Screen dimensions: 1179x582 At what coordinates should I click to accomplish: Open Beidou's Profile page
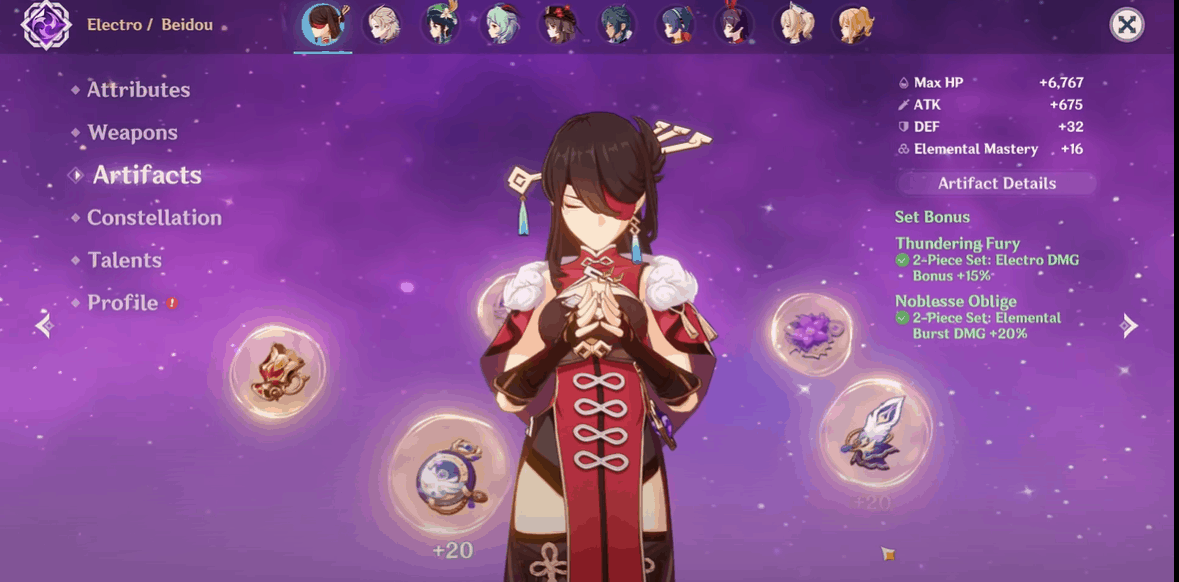(x=122, y=303)
